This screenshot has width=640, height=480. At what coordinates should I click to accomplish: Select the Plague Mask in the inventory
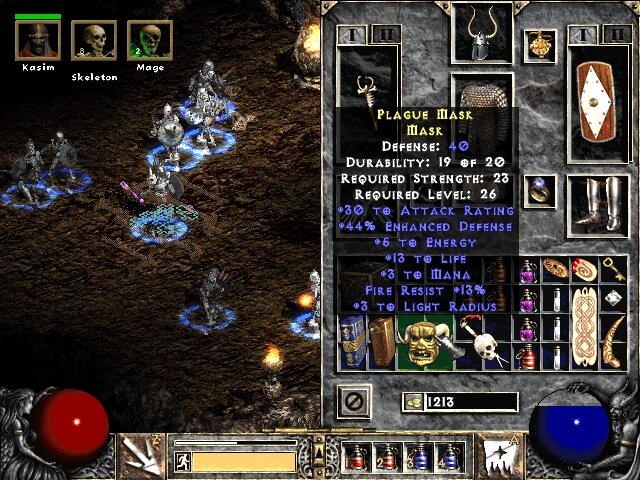tap(426, 341)
